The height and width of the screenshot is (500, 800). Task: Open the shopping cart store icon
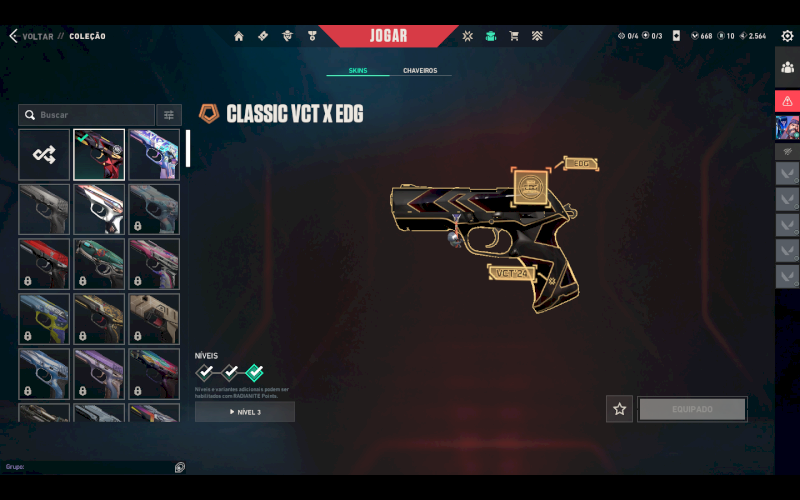coord(514,36)
